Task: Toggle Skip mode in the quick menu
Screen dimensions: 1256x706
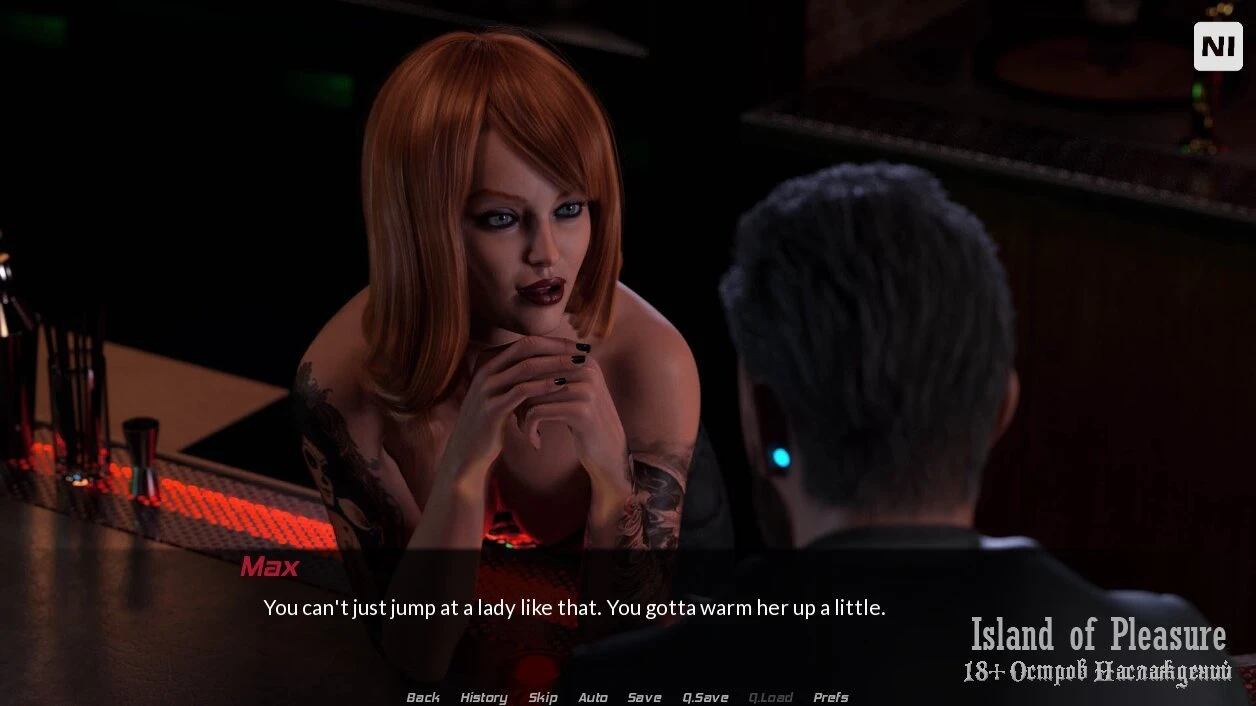Action: [543, 697]
